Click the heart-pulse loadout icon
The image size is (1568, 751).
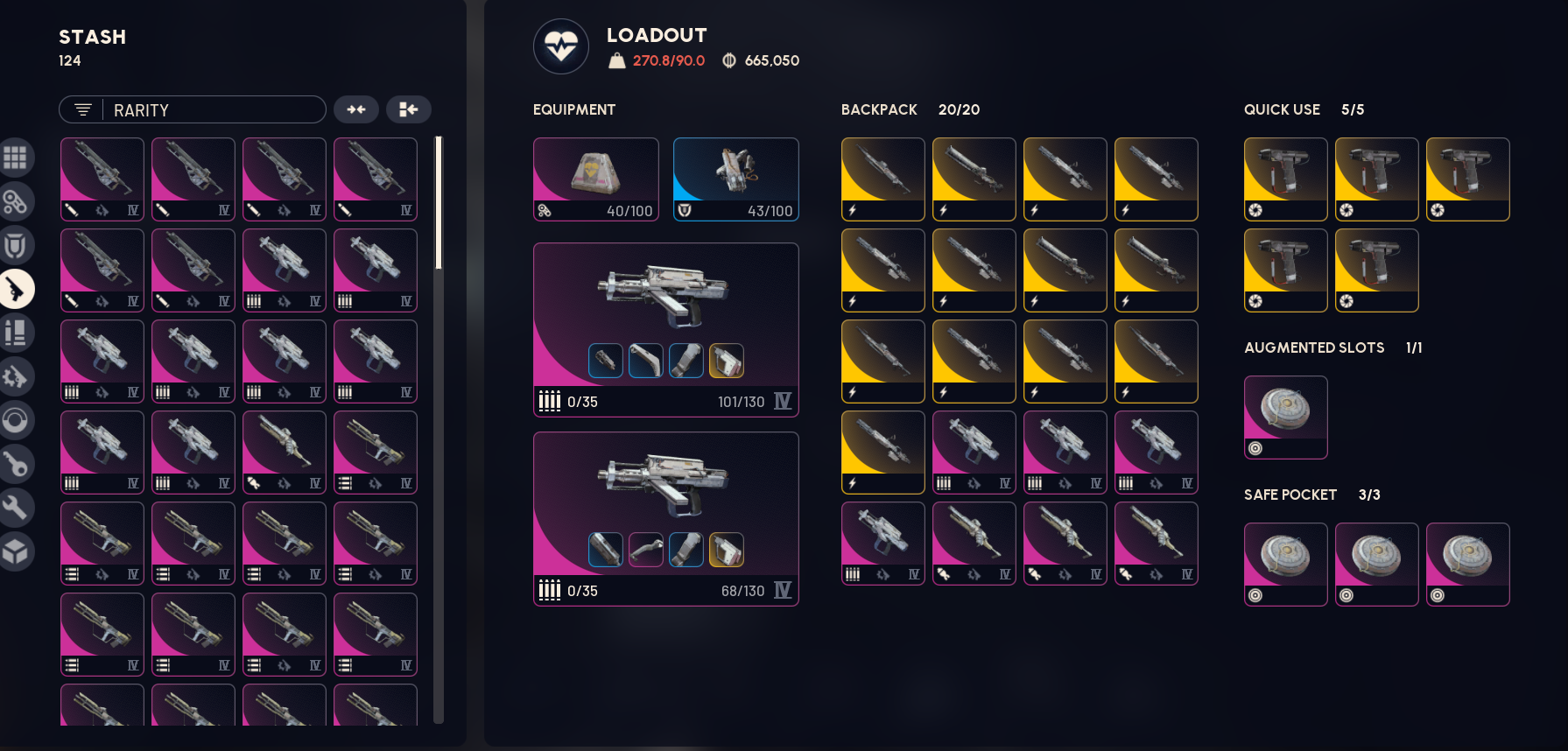pyautogui.click(x=561, y=46)
